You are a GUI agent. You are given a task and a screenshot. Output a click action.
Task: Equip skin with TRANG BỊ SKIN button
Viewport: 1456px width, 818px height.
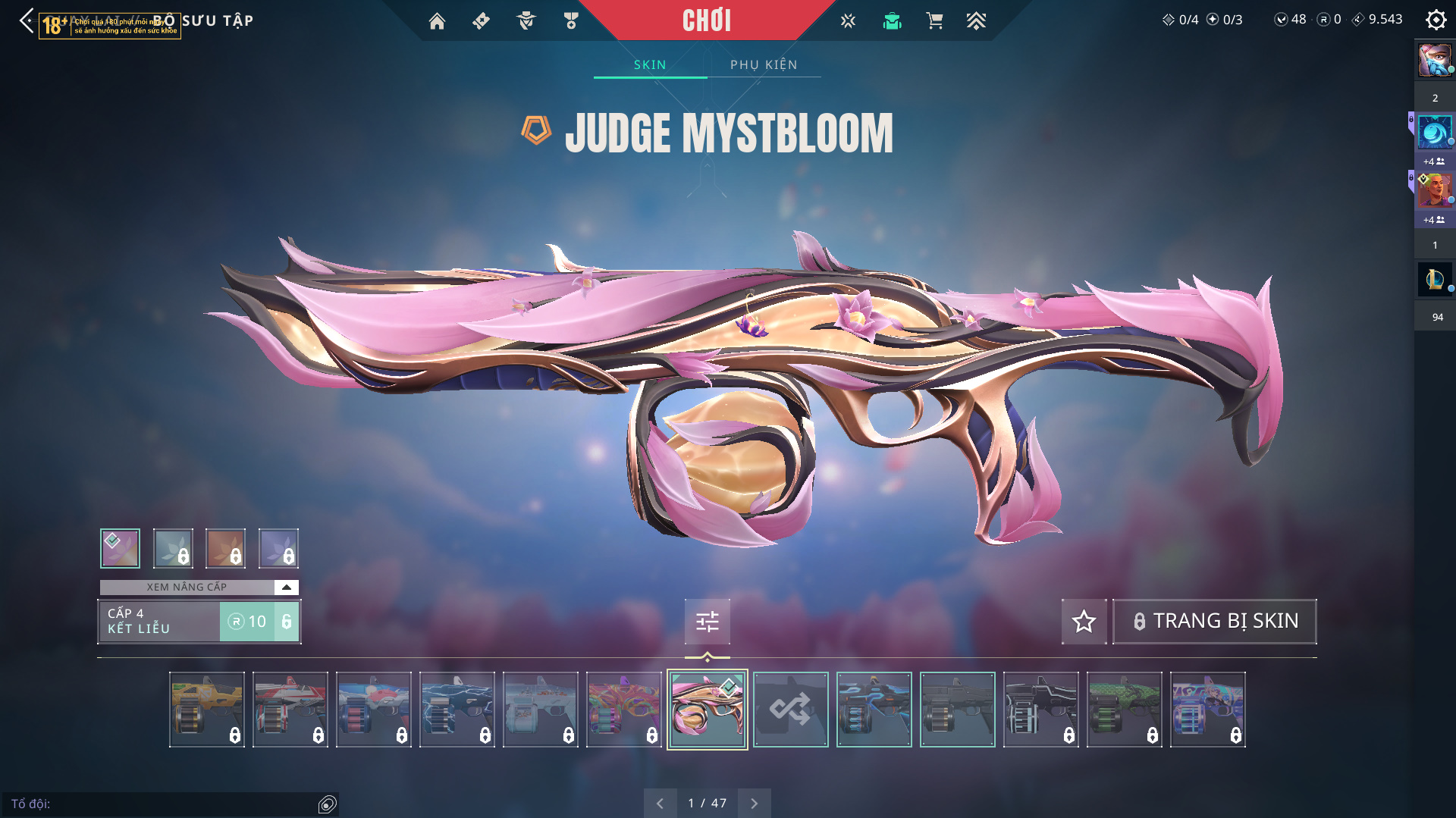coord(1214,622)
